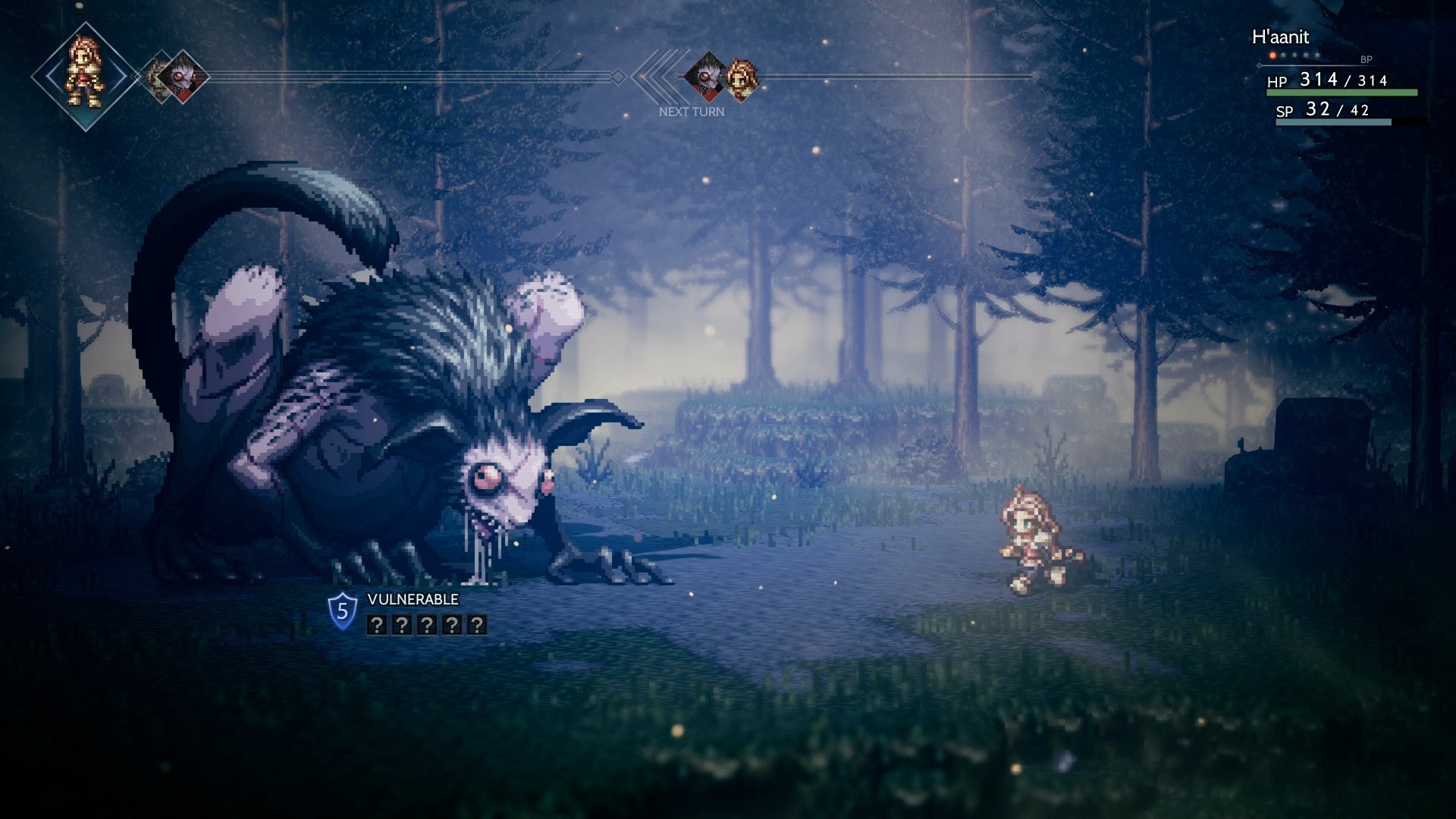Screen dimensions: 1456x819
Task: Select the Next Turn label
Action: [x=692, y=111]
